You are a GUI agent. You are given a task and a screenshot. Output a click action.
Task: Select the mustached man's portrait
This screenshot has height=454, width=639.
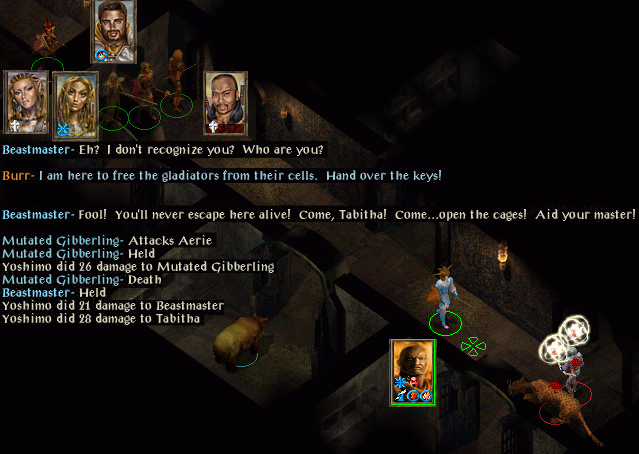(225, 101)
